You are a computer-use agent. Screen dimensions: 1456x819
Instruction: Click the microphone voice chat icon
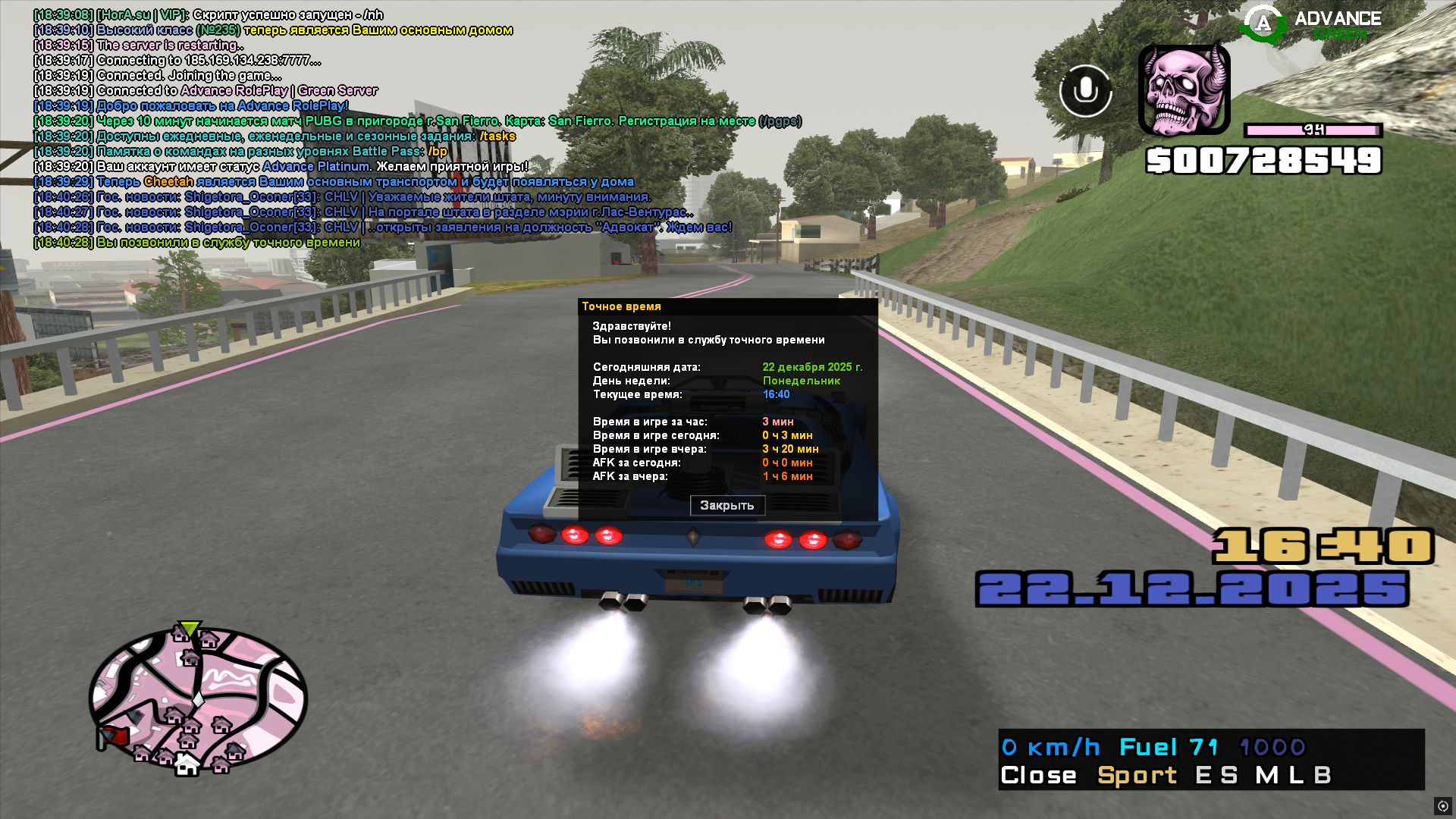coord(1085,91)
